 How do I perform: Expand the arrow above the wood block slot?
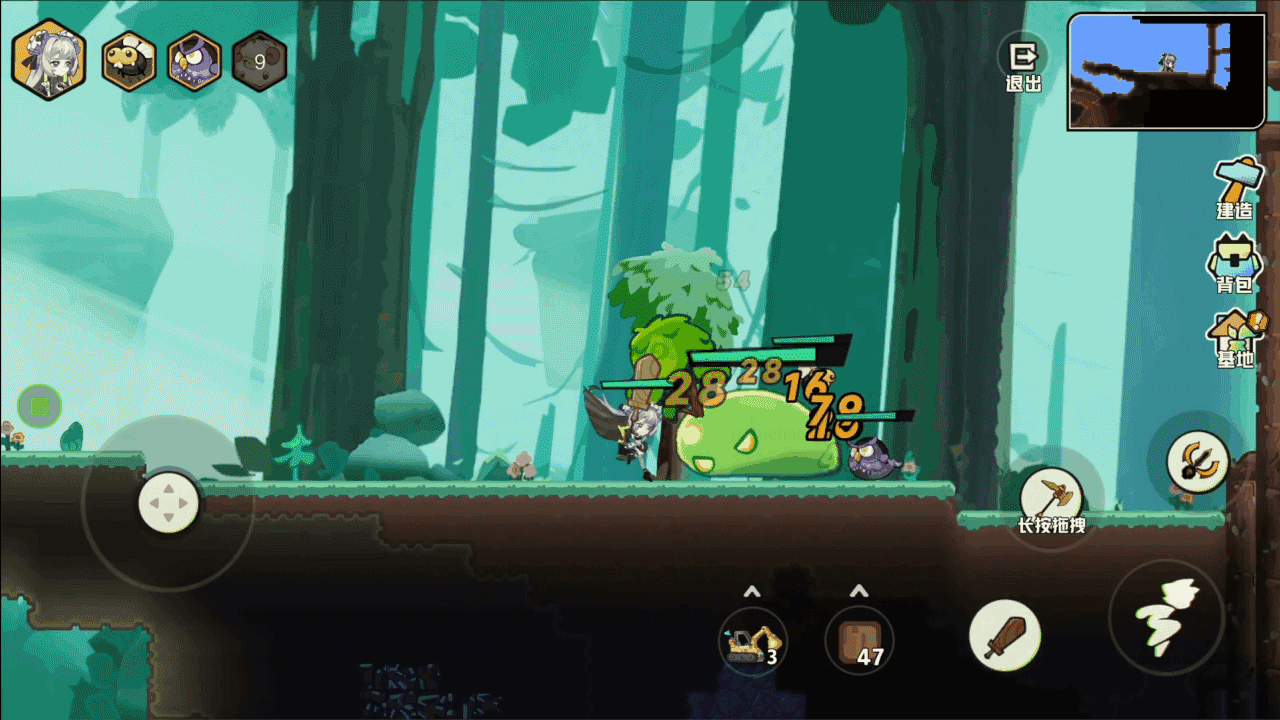pos(859,590)
